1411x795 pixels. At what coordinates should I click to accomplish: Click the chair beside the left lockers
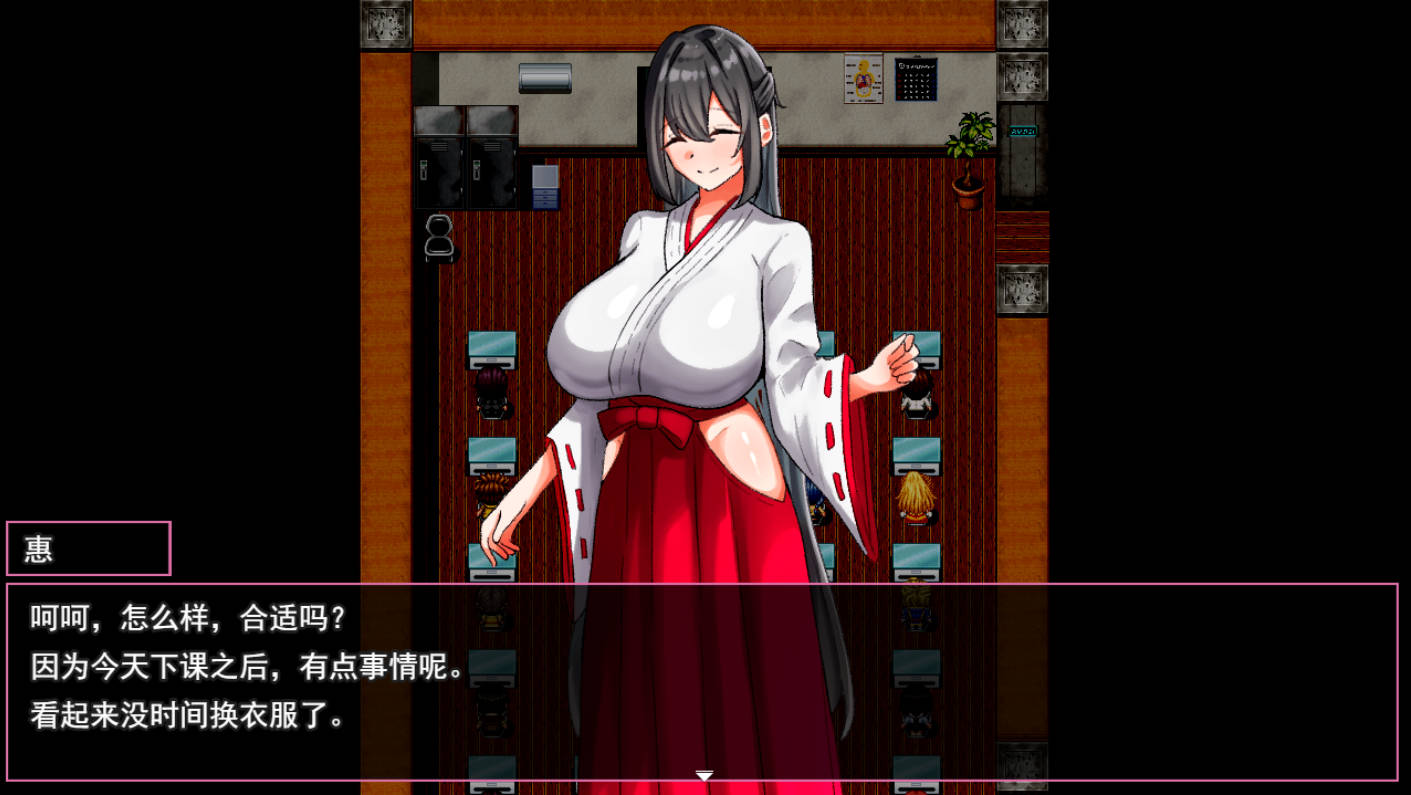pos(438,237)
